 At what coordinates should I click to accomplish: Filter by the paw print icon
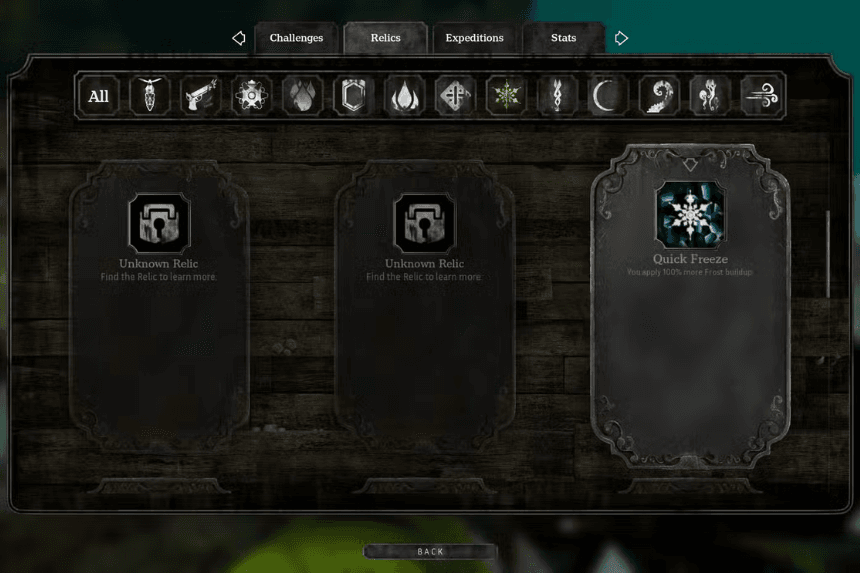click(x=302, y=96)
